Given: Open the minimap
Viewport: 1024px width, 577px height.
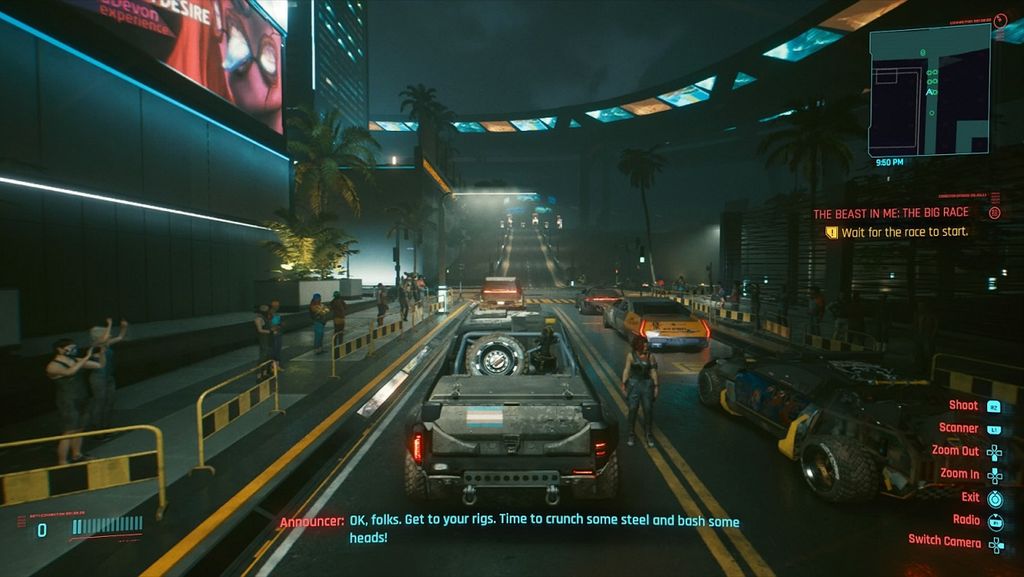Looking at the screenshot, I should click(929, 90).
